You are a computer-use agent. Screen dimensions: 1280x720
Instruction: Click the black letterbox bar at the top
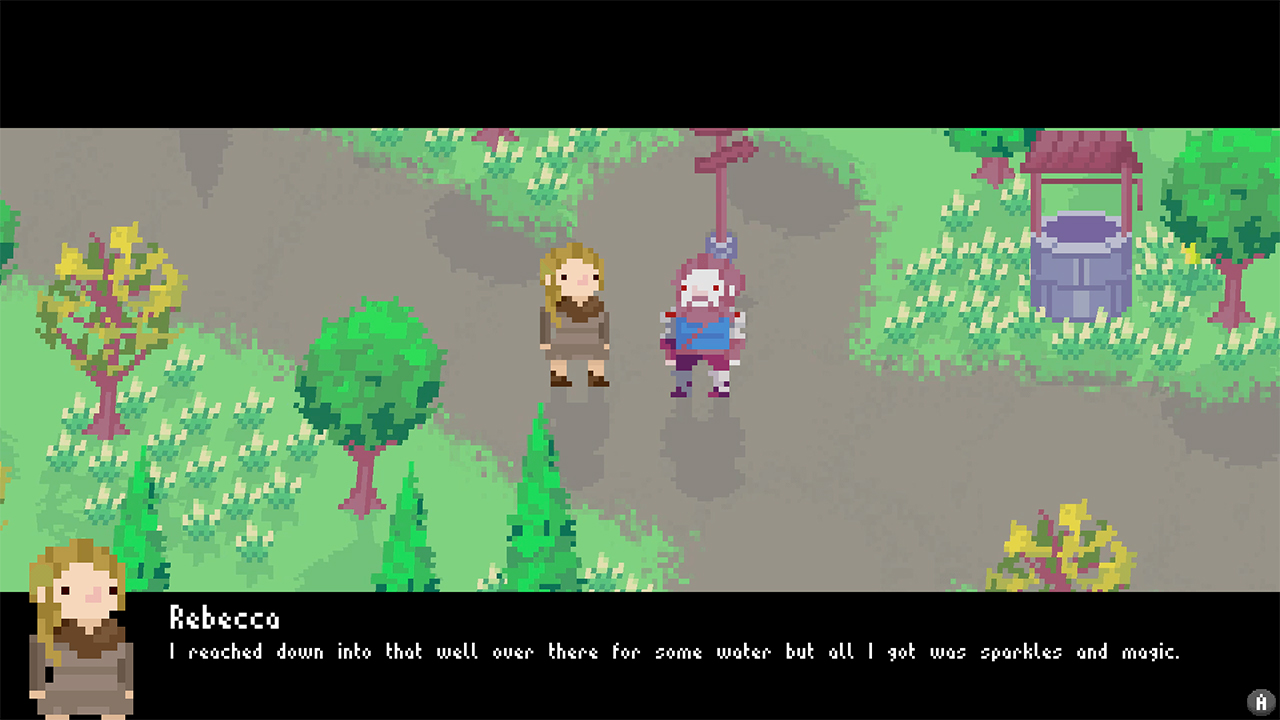click(640, 60)
